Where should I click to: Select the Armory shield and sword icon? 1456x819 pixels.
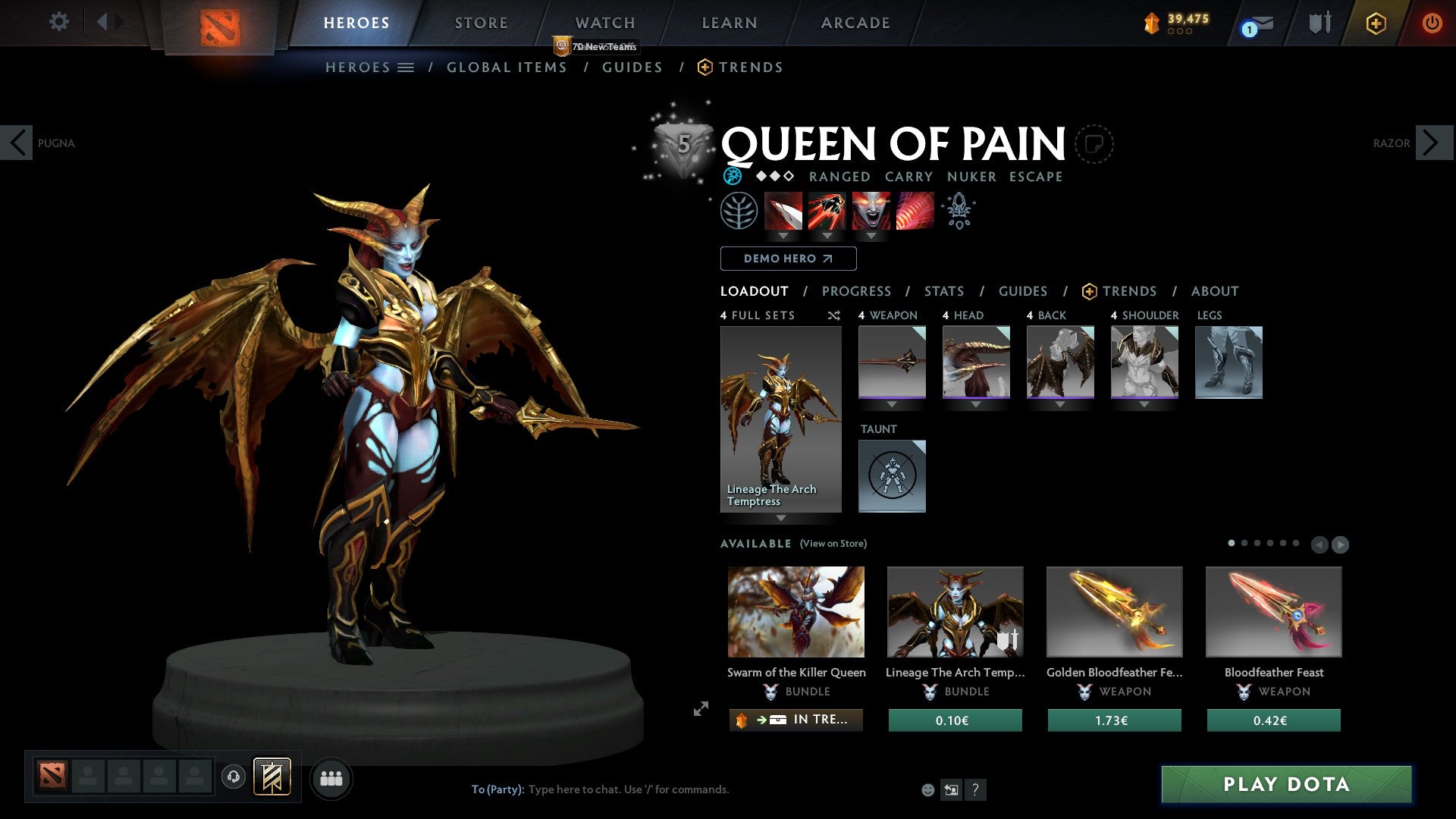pos(1319,23)
